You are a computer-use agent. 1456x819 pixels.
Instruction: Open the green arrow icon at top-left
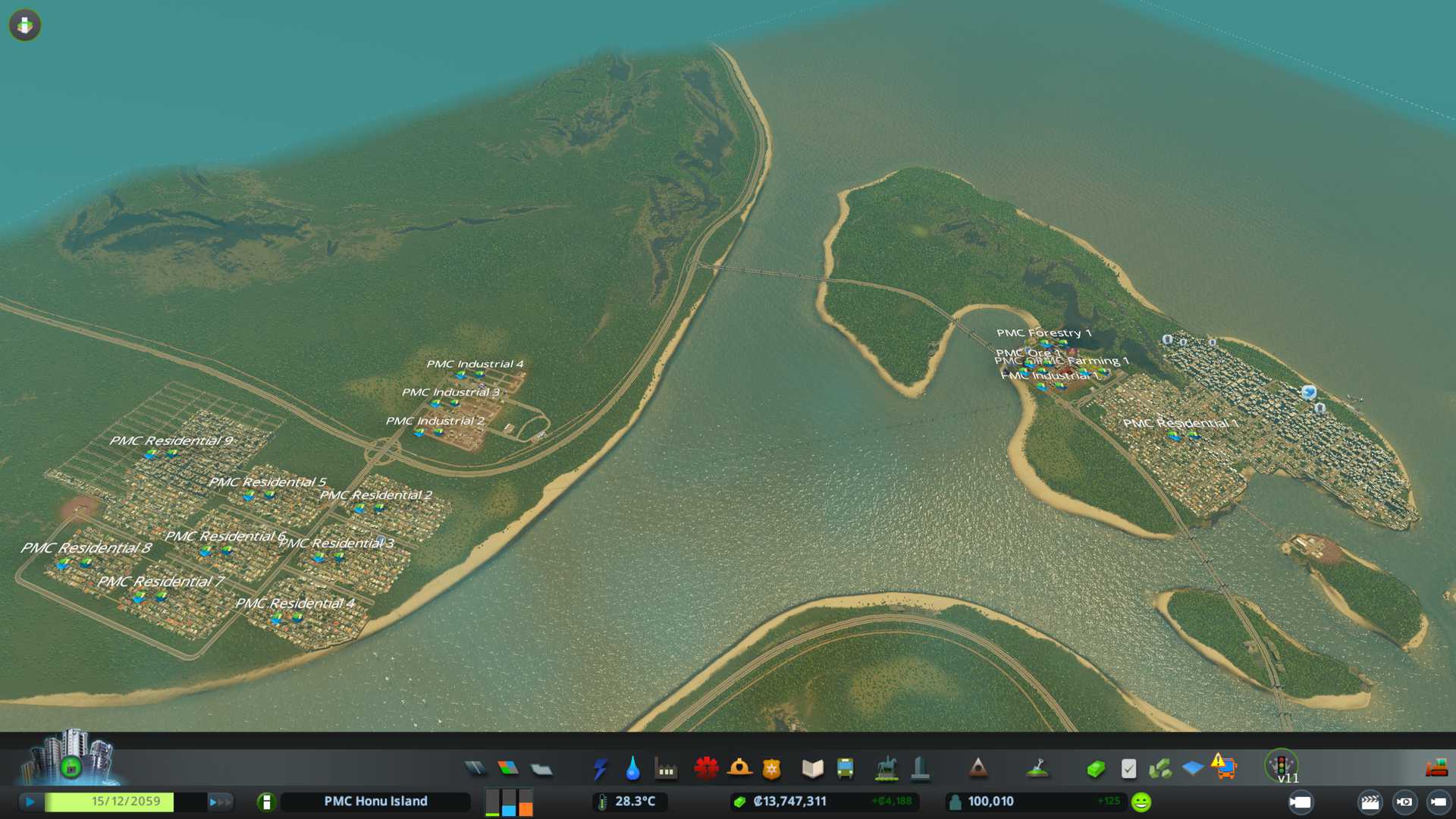25,25
